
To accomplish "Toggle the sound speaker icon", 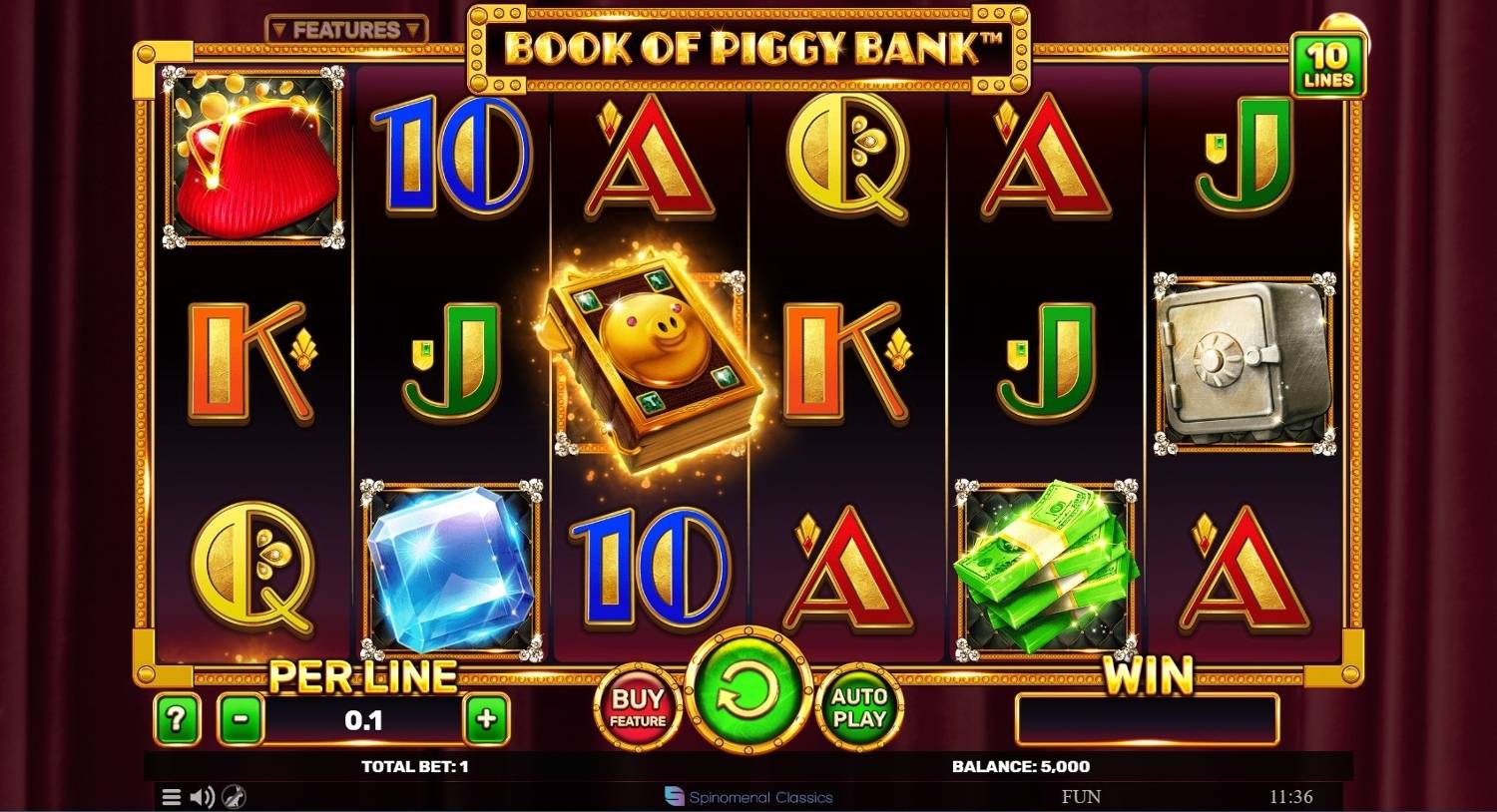I will tap(203, 797).
